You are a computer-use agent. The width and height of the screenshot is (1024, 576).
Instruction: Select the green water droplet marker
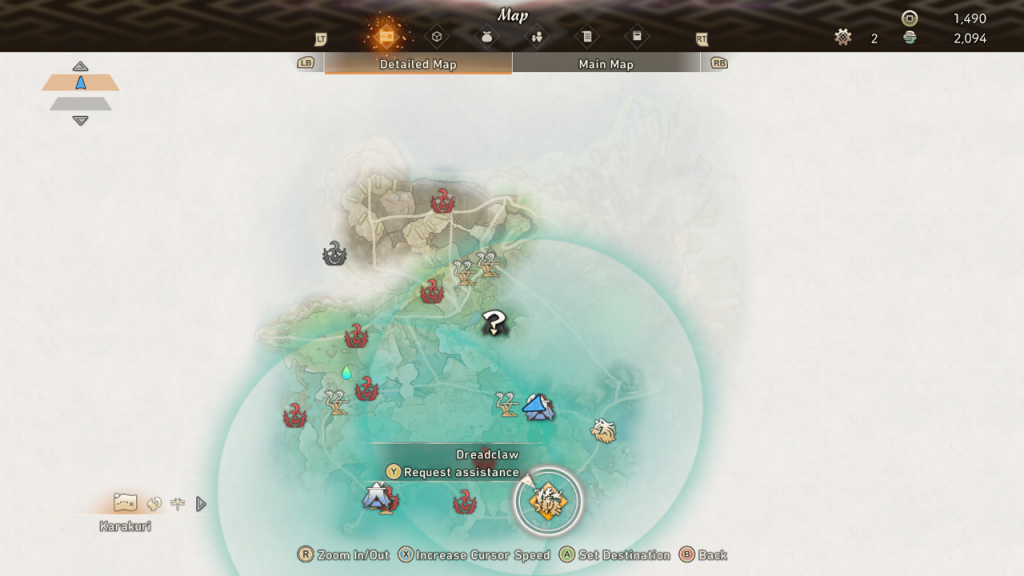[x=347, y=373]
